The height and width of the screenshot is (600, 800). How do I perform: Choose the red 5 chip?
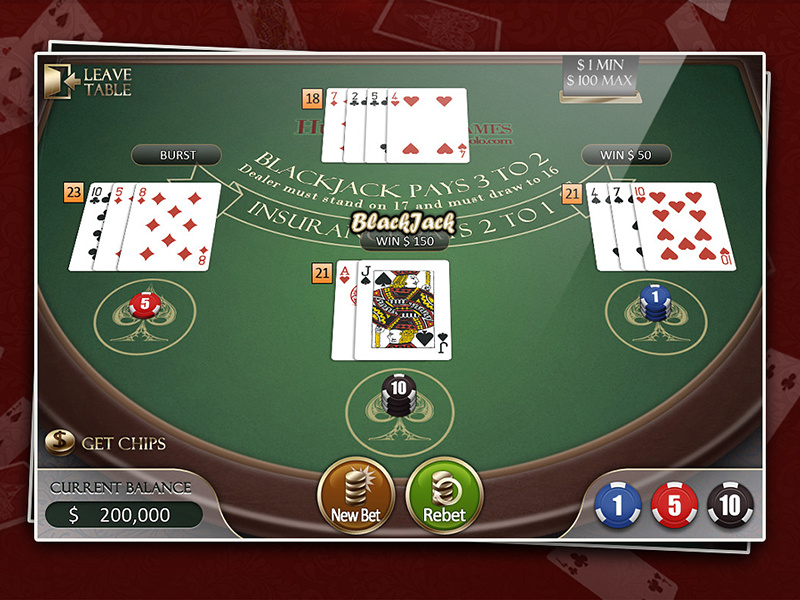[x=674, y=506]
